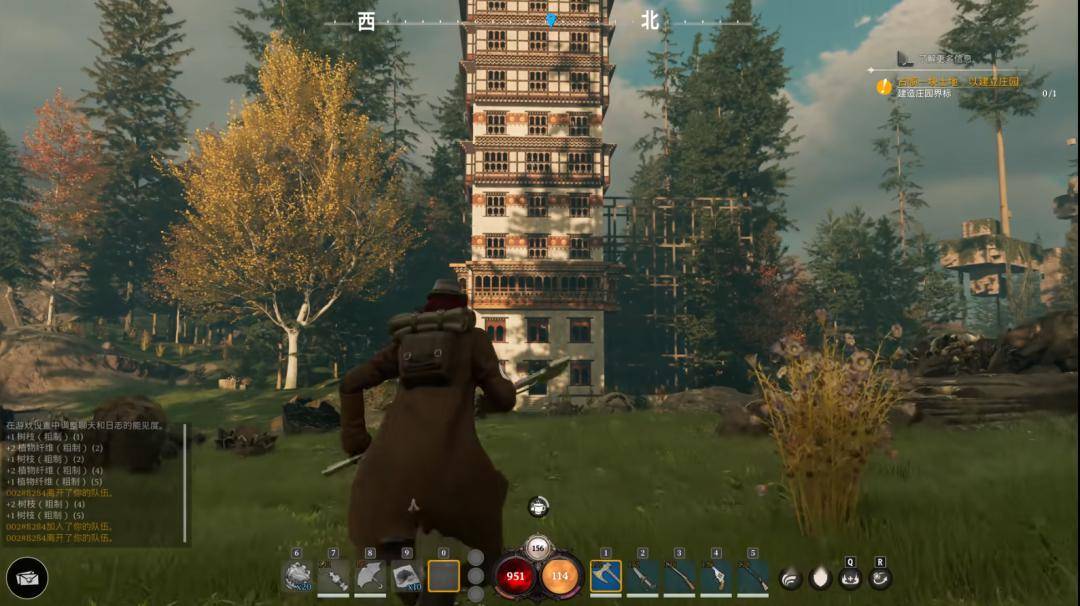Activate the R ability icon
The image size is (1080, 606).
[x=880, y=578]
